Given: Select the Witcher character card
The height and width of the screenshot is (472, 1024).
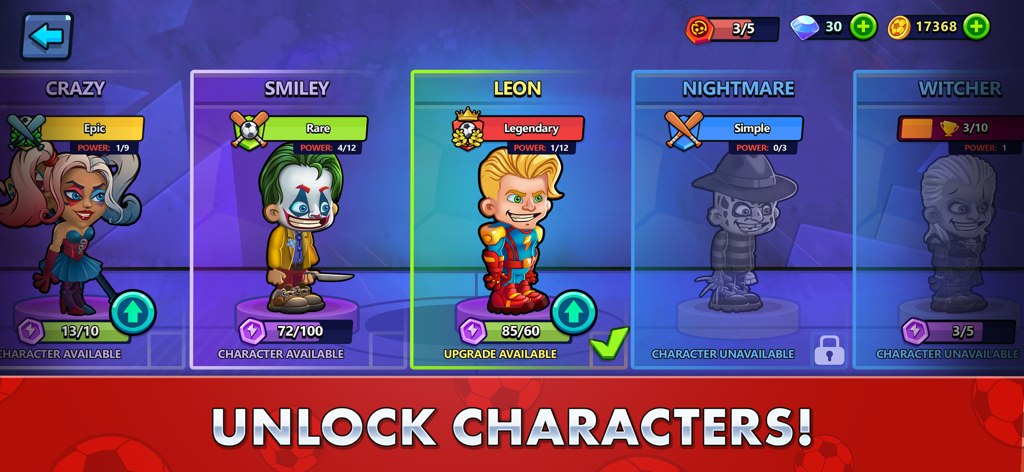Looking at the screenshot, I should coord(950,220).
